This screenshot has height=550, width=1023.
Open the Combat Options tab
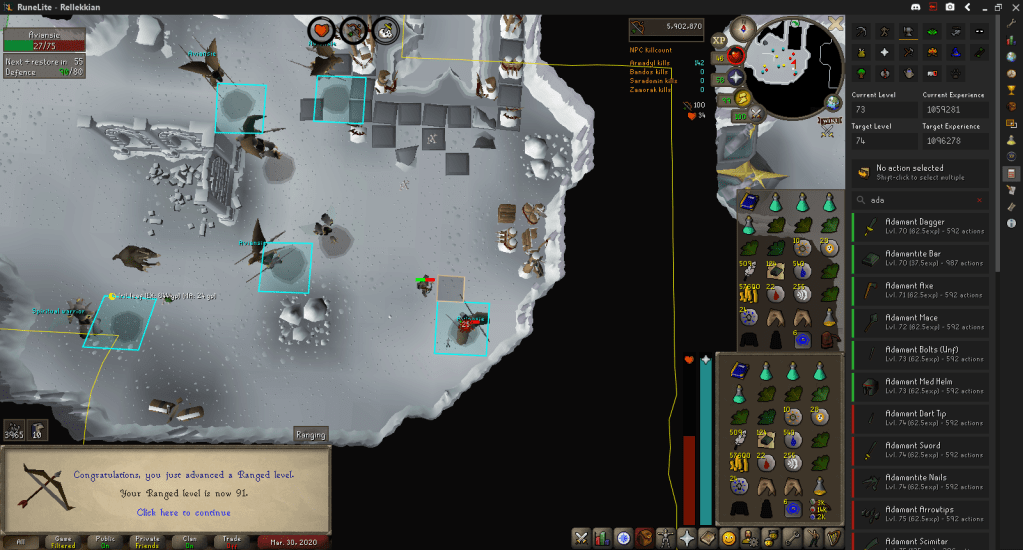(581, 538)
